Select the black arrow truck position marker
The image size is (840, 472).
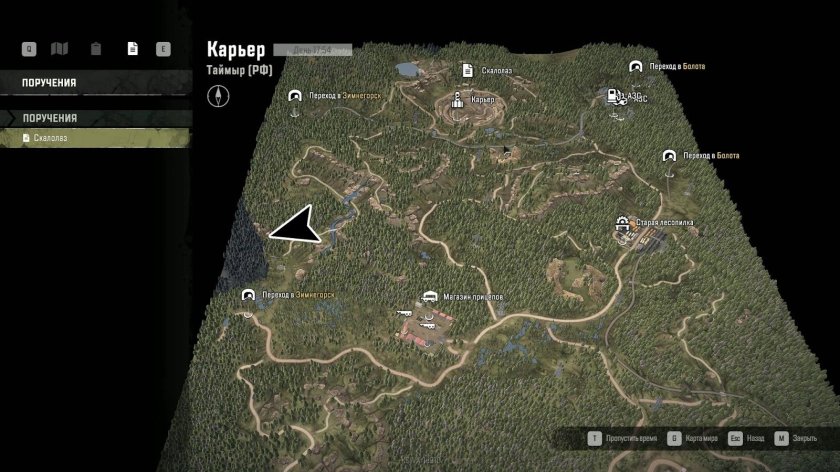(x=295, y=227)
